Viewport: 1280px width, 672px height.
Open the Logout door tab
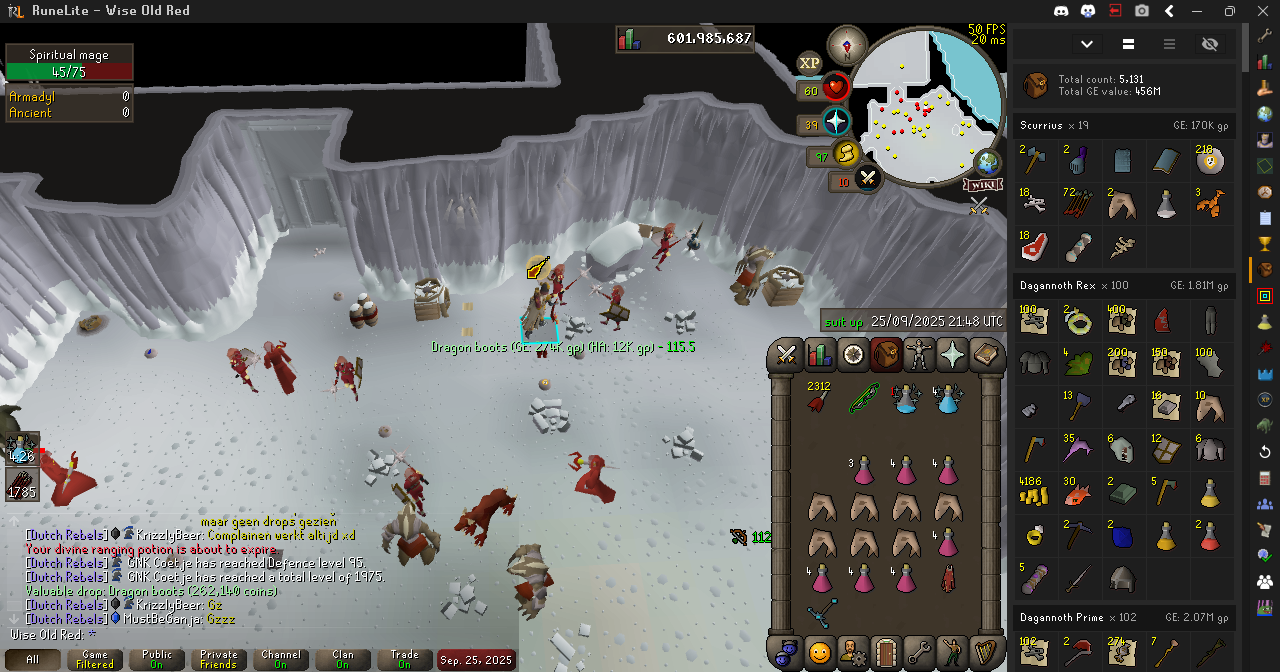tap(885, 652)
